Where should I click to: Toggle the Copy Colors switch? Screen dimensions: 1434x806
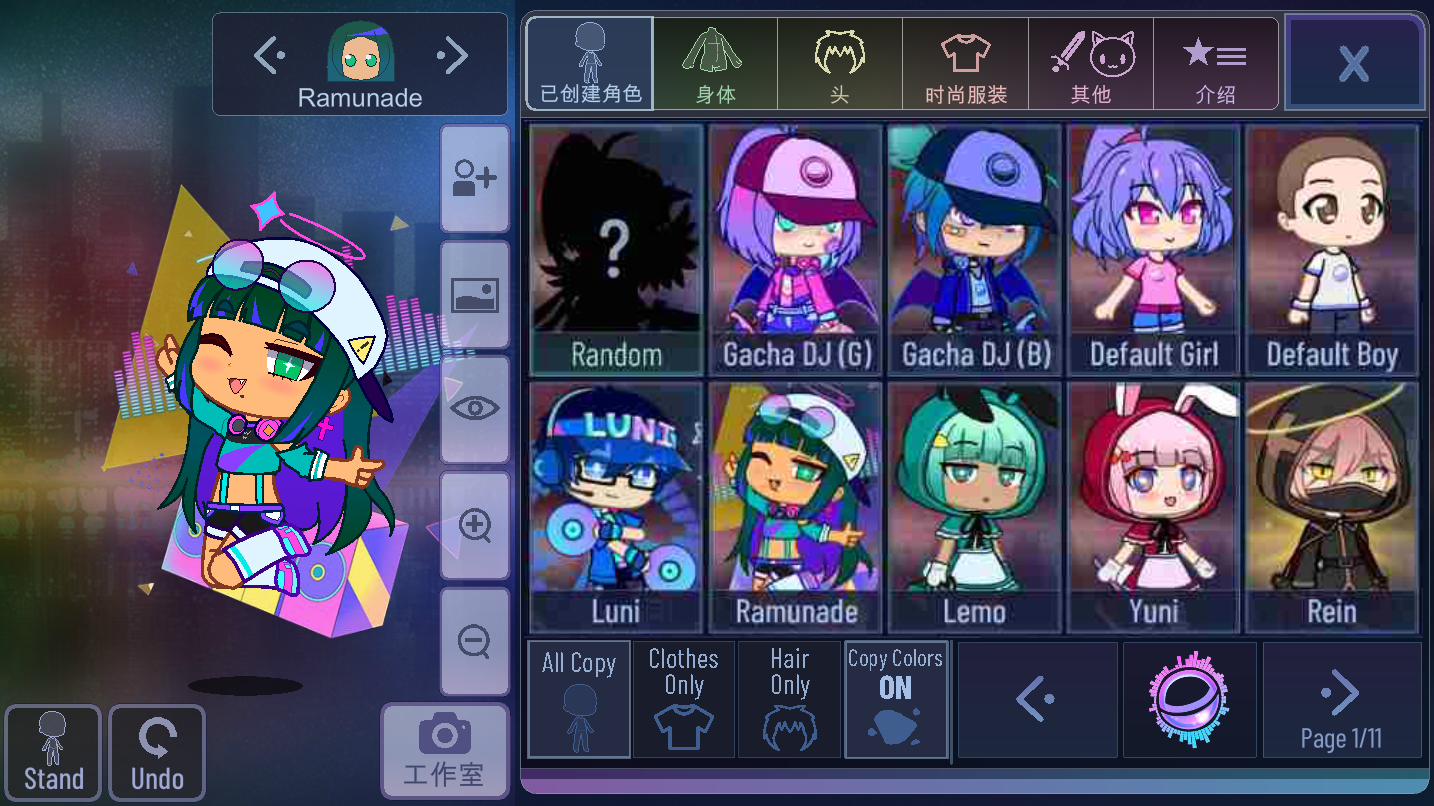tap(896, 700)
